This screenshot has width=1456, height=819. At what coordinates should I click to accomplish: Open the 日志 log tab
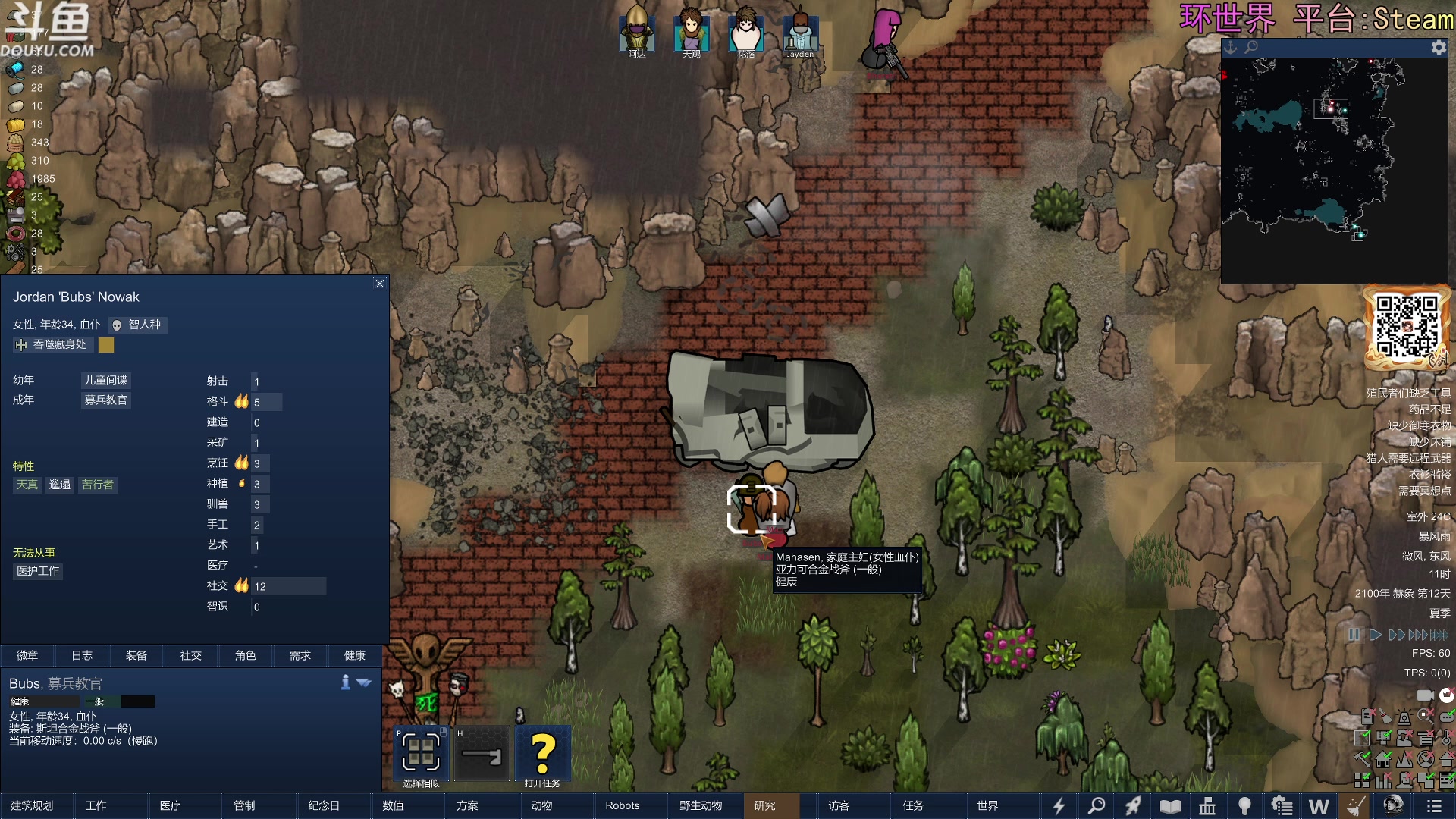tap(82, 655)
